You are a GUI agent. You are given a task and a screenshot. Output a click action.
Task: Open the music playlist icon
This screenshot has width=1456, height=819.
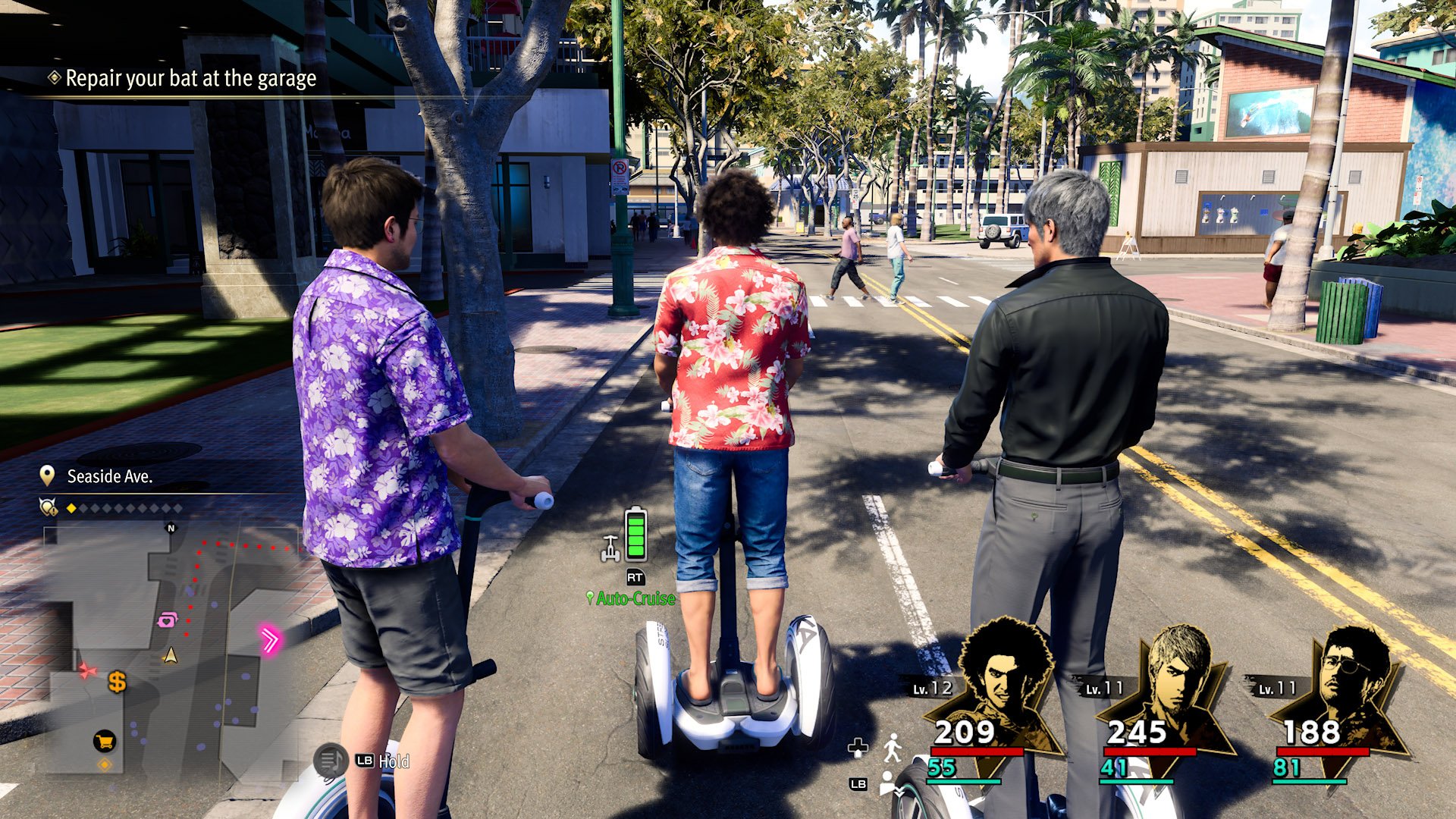(331, 760)
